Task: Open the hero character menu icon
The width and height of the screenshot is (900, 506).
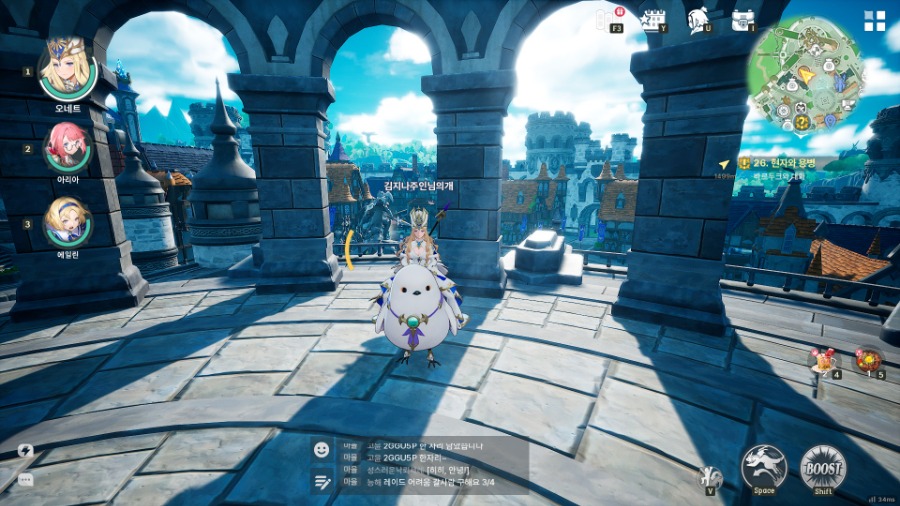Action: point(699,19)
